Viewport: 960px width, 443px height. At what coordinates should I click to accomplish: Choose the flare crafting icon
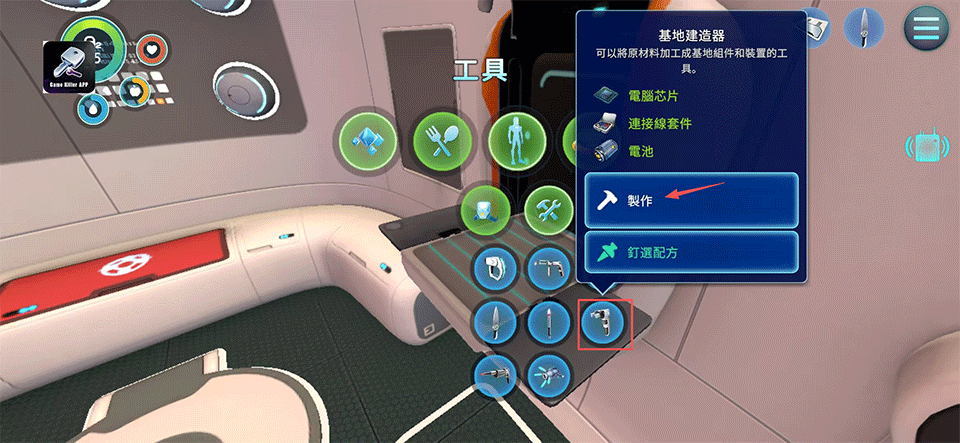pos(549,322)
